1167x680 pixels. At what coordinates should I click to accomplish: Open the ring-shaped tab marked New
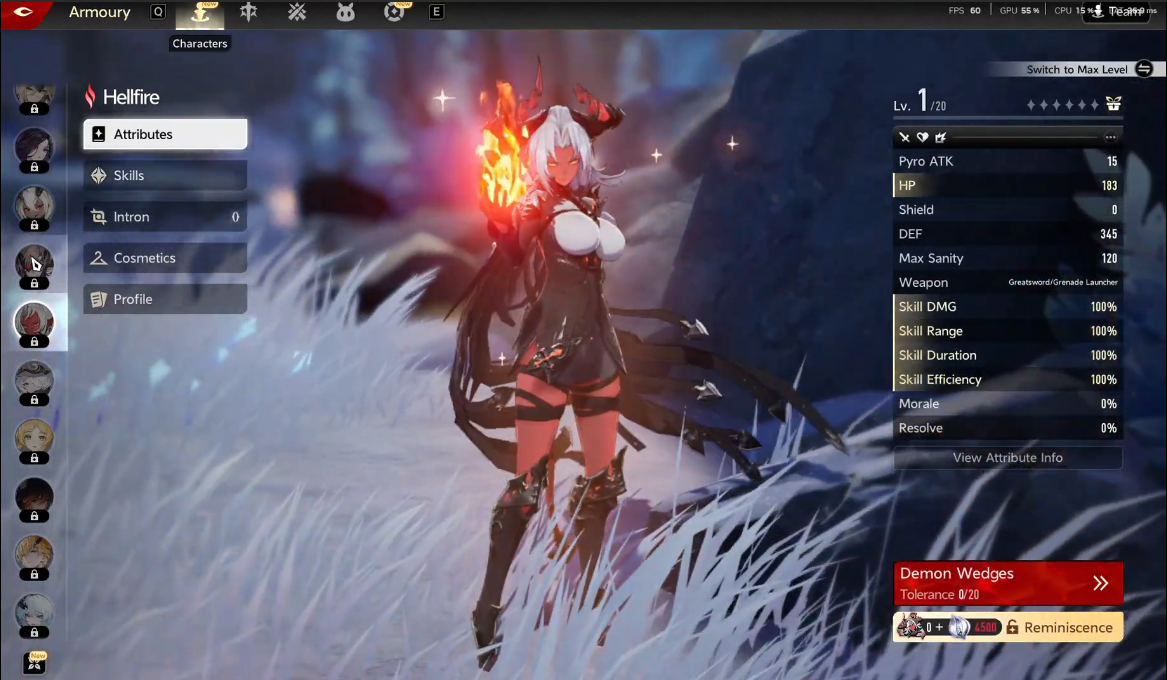click(395, 13)
